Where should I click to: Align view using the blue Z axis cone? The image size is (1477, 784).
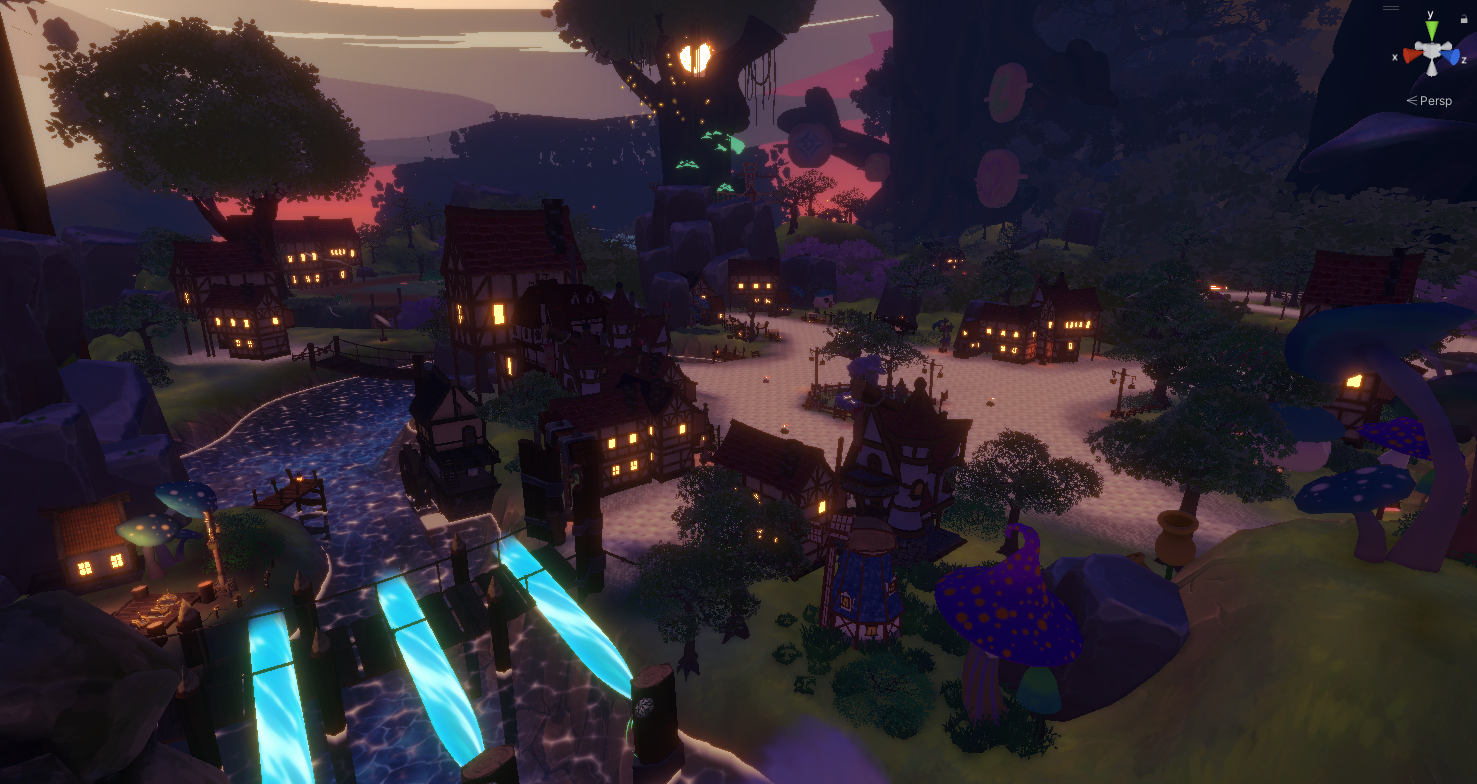click(x=1451, y=57)
